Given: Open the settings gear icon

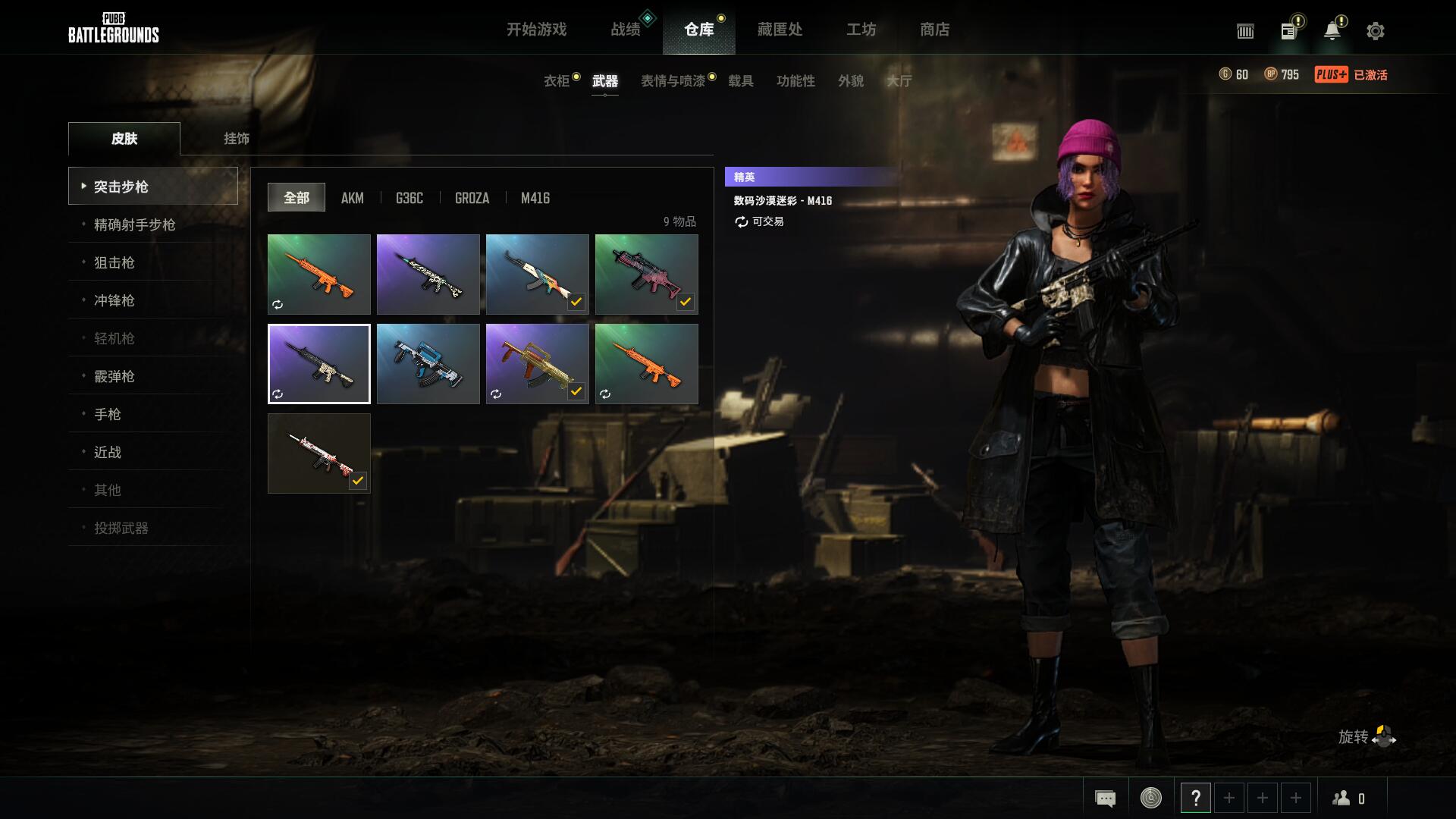Looking at the screenshot, I should coord(1375,31).
